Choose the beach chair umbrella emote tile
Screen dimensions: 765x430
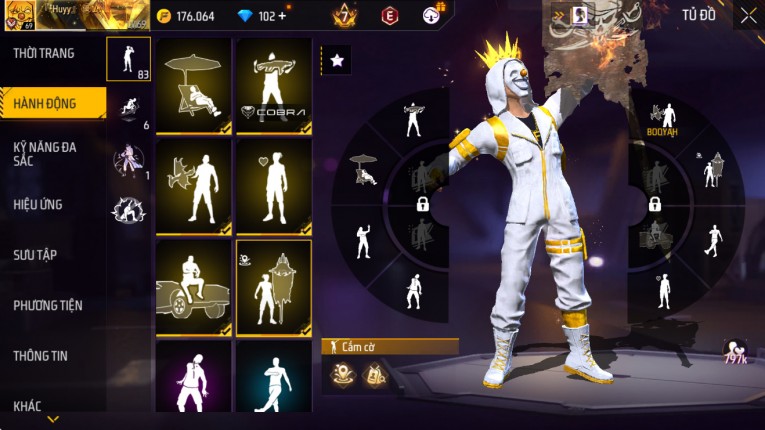(193, 86)
